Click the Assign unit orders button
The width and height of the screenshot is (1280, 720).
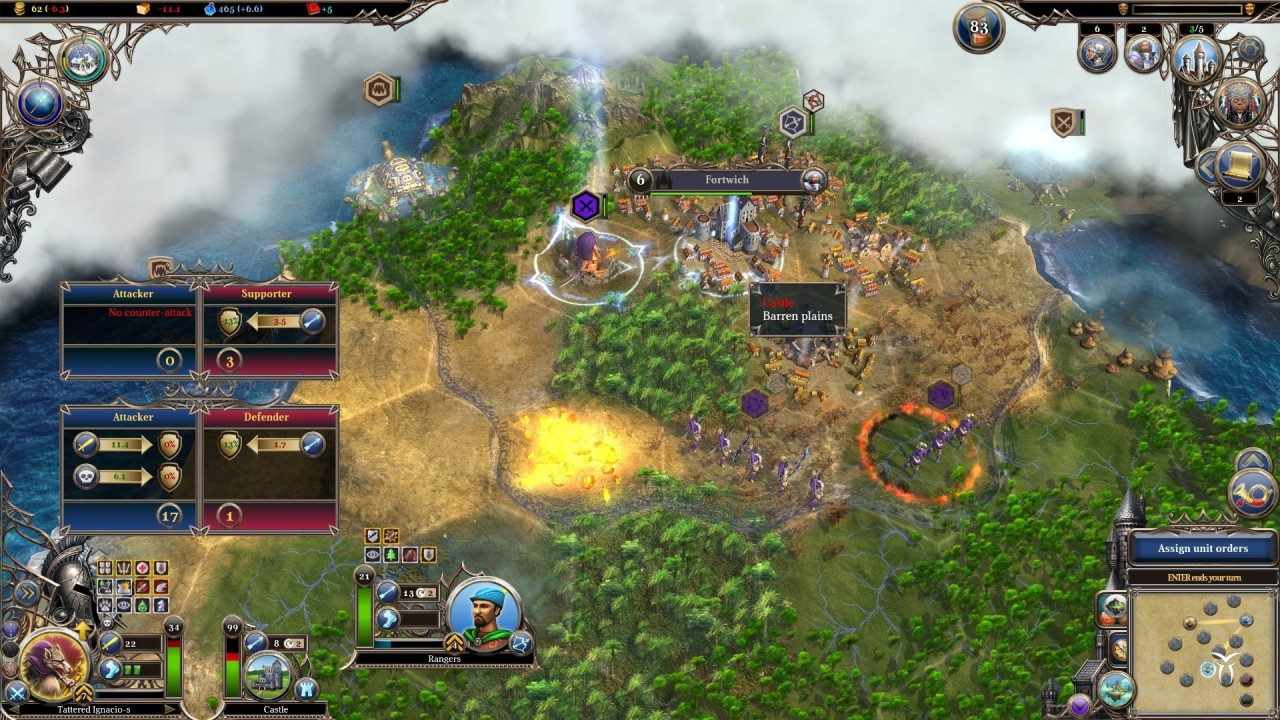(1202, 548)
